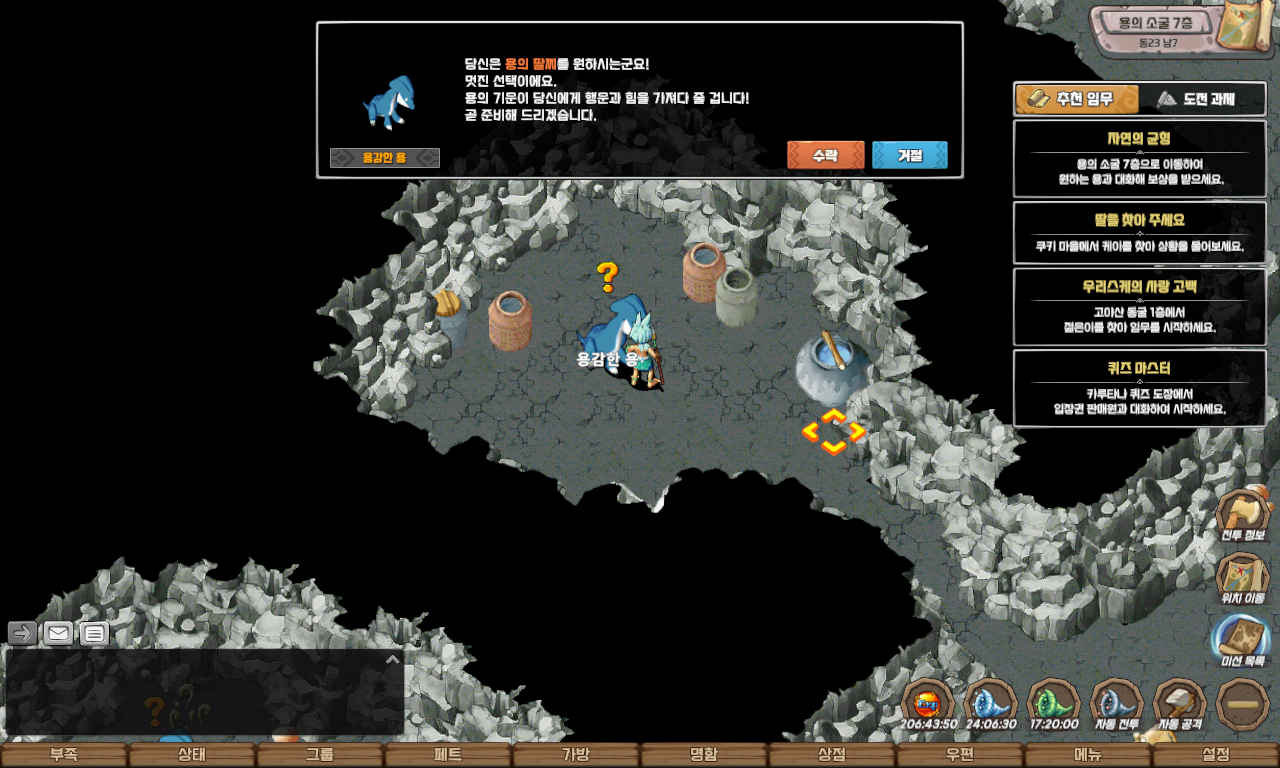Open the 상점 shop menu
Screen dimensions: 1280x768
(x=832, y=755)
